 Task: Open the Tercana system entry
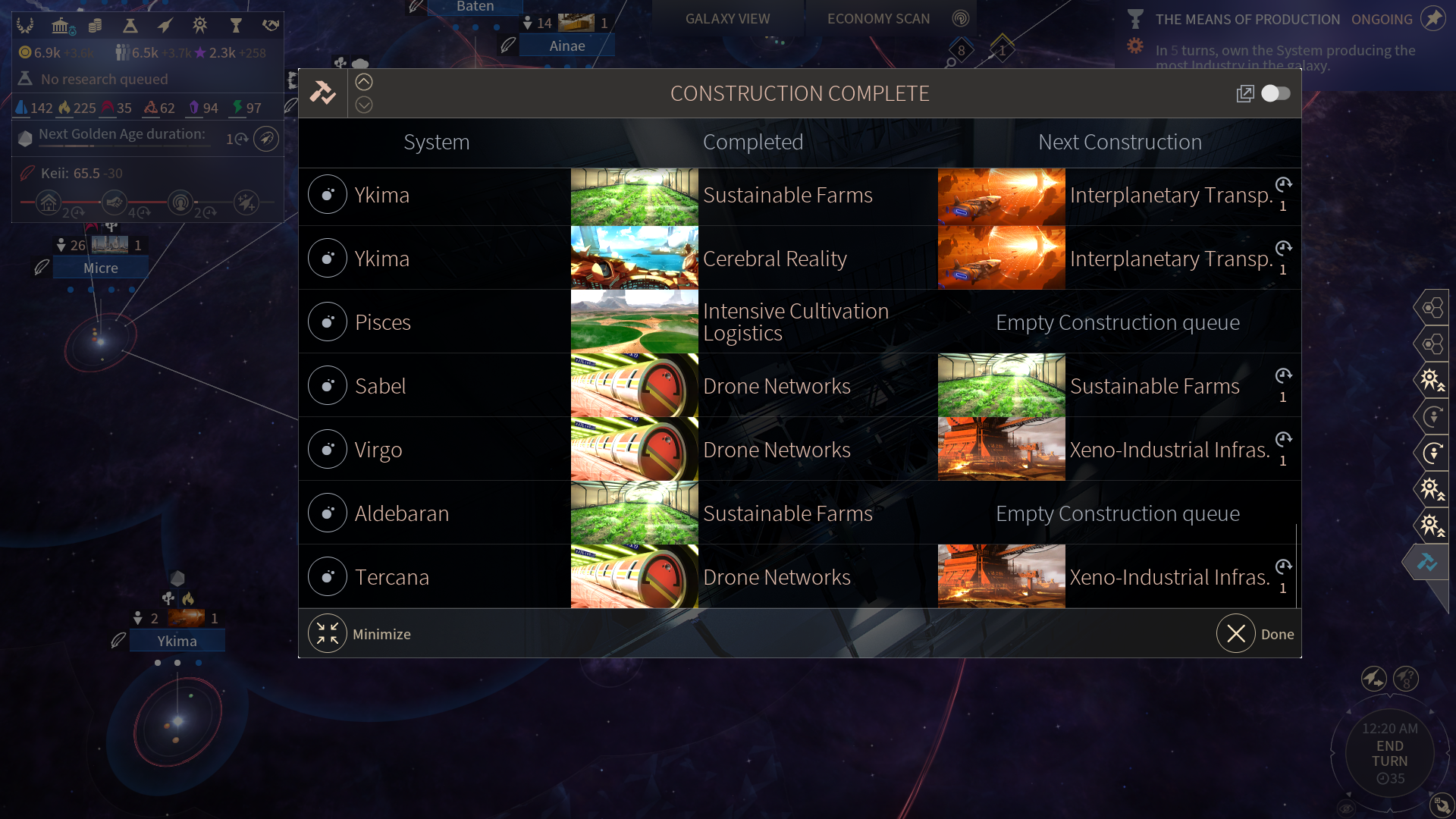click(x=392, y=577)
